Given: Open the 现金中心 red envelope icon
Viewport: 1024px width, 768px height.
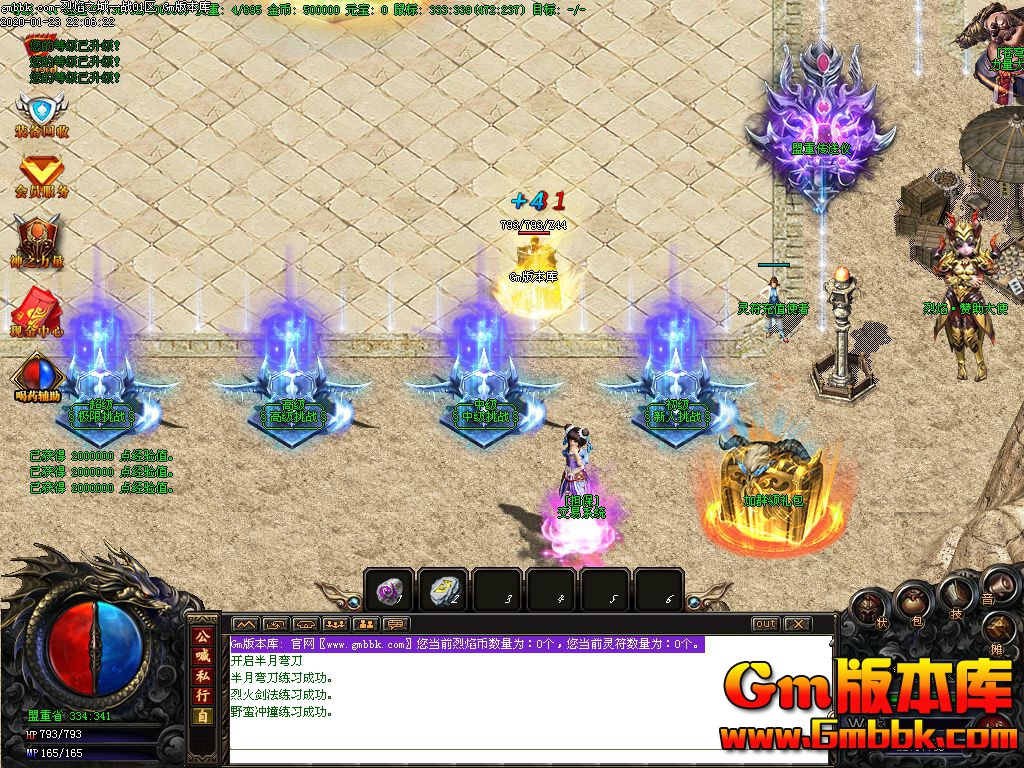Looking at the screenshot, I should pos(39,309).
